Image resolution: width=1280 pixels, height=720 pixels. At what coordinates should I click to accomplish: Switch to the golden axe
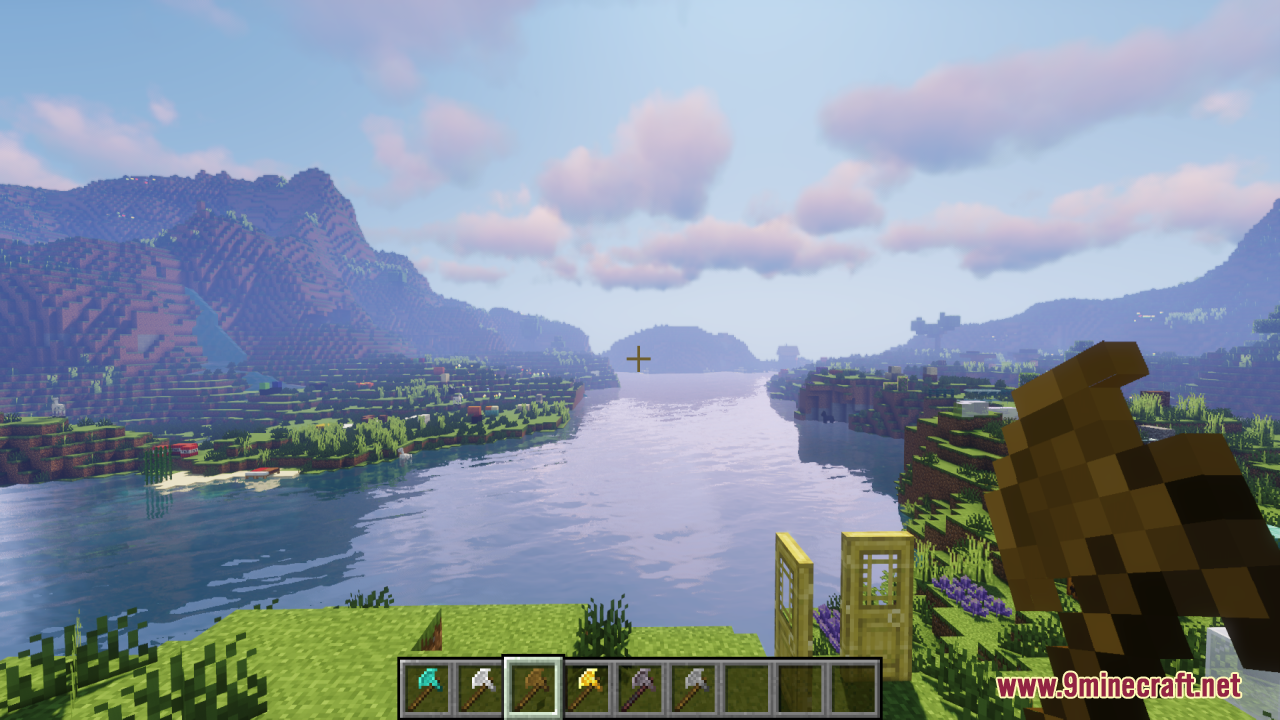tap(587, 687)
